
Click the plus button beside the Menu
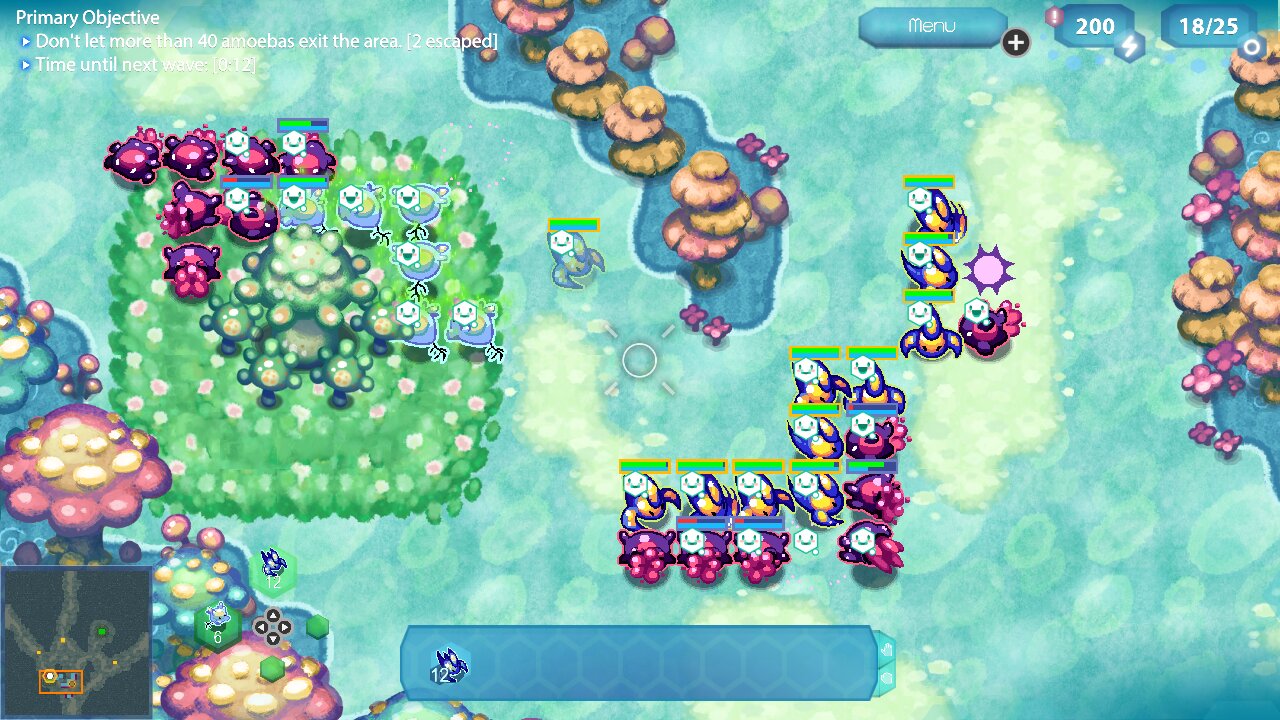click(1015, 44)
